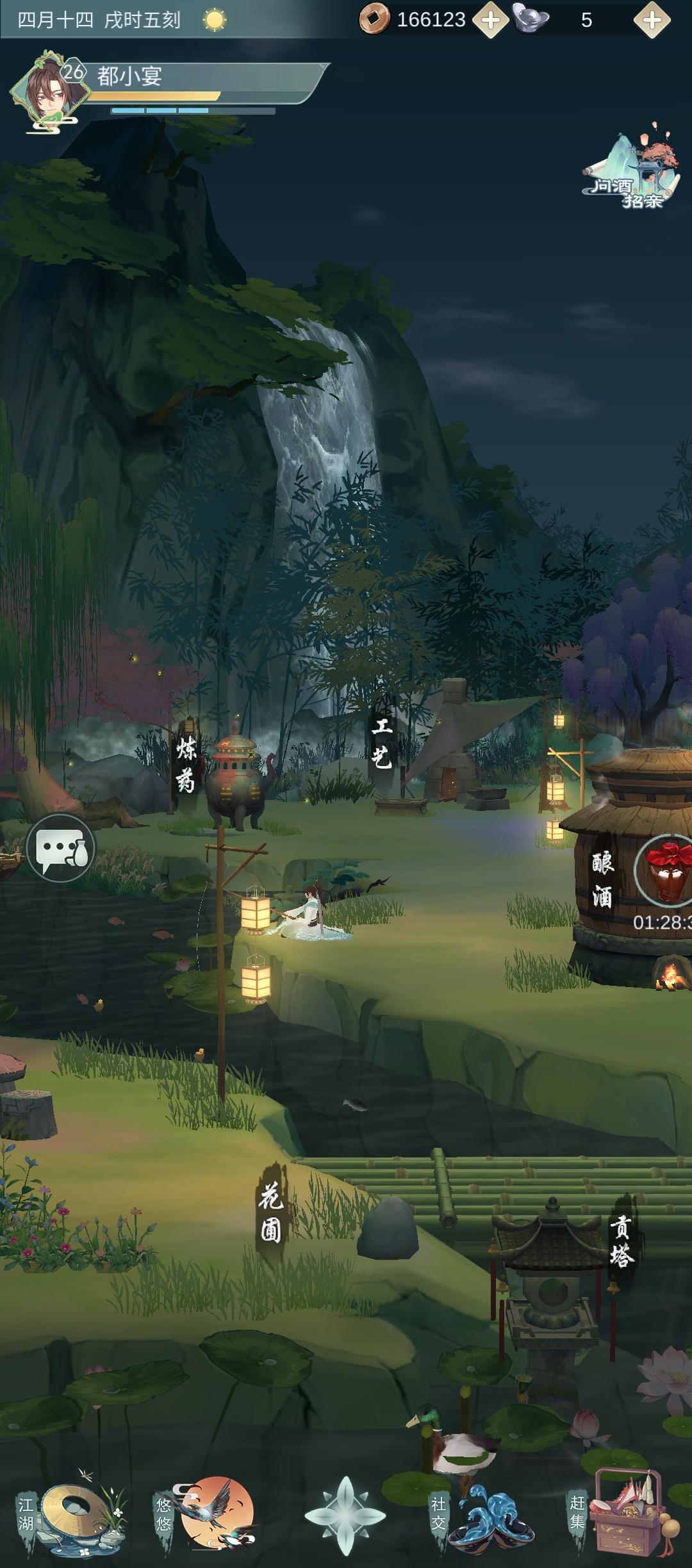Open the 工艺 crafting workshop

coord(382,743)
